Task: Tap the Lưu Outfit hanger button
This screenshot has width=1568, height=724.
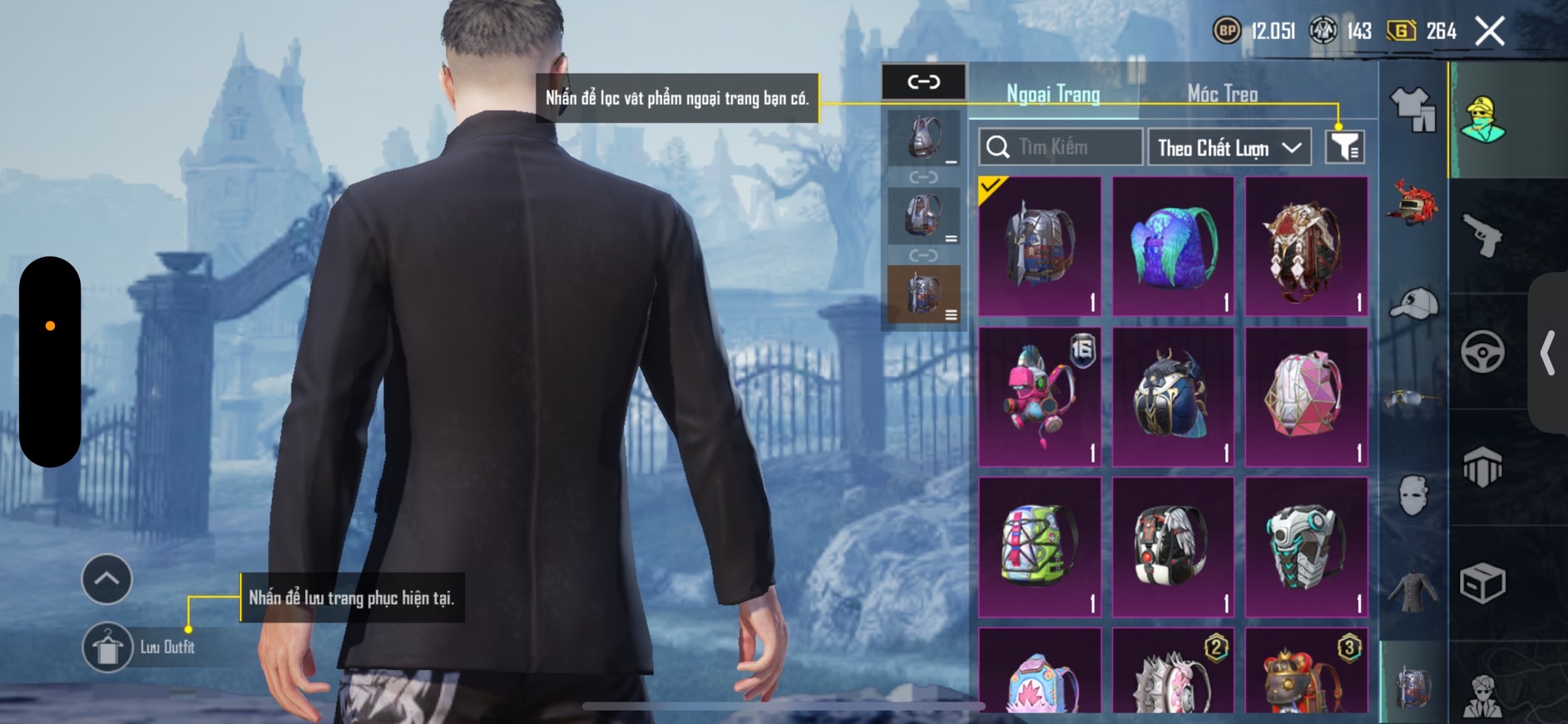Action: tap(107, 647)
